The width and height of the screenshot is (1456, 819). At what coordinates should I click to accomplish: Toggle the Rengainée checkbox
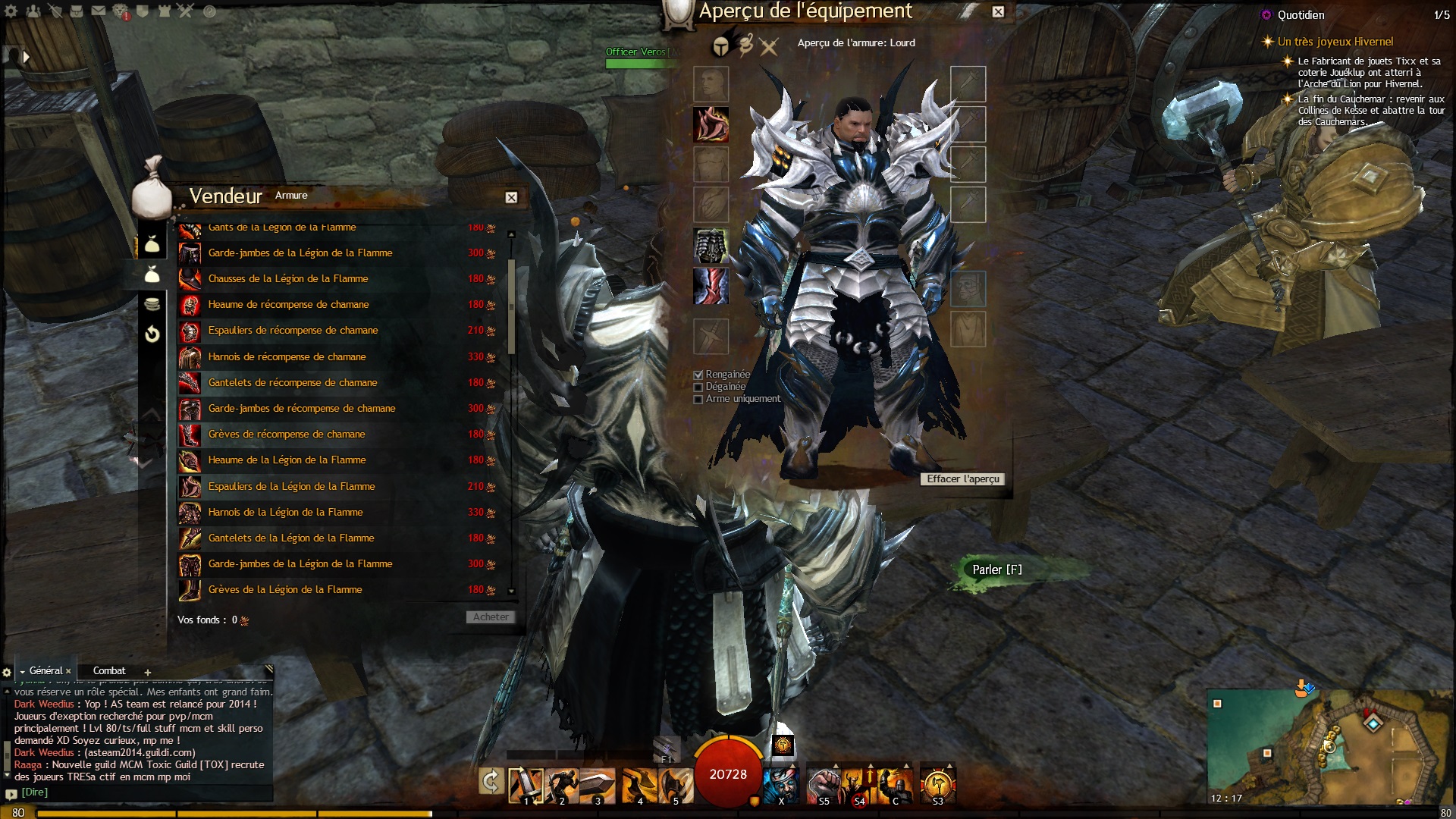click(698, 375)
